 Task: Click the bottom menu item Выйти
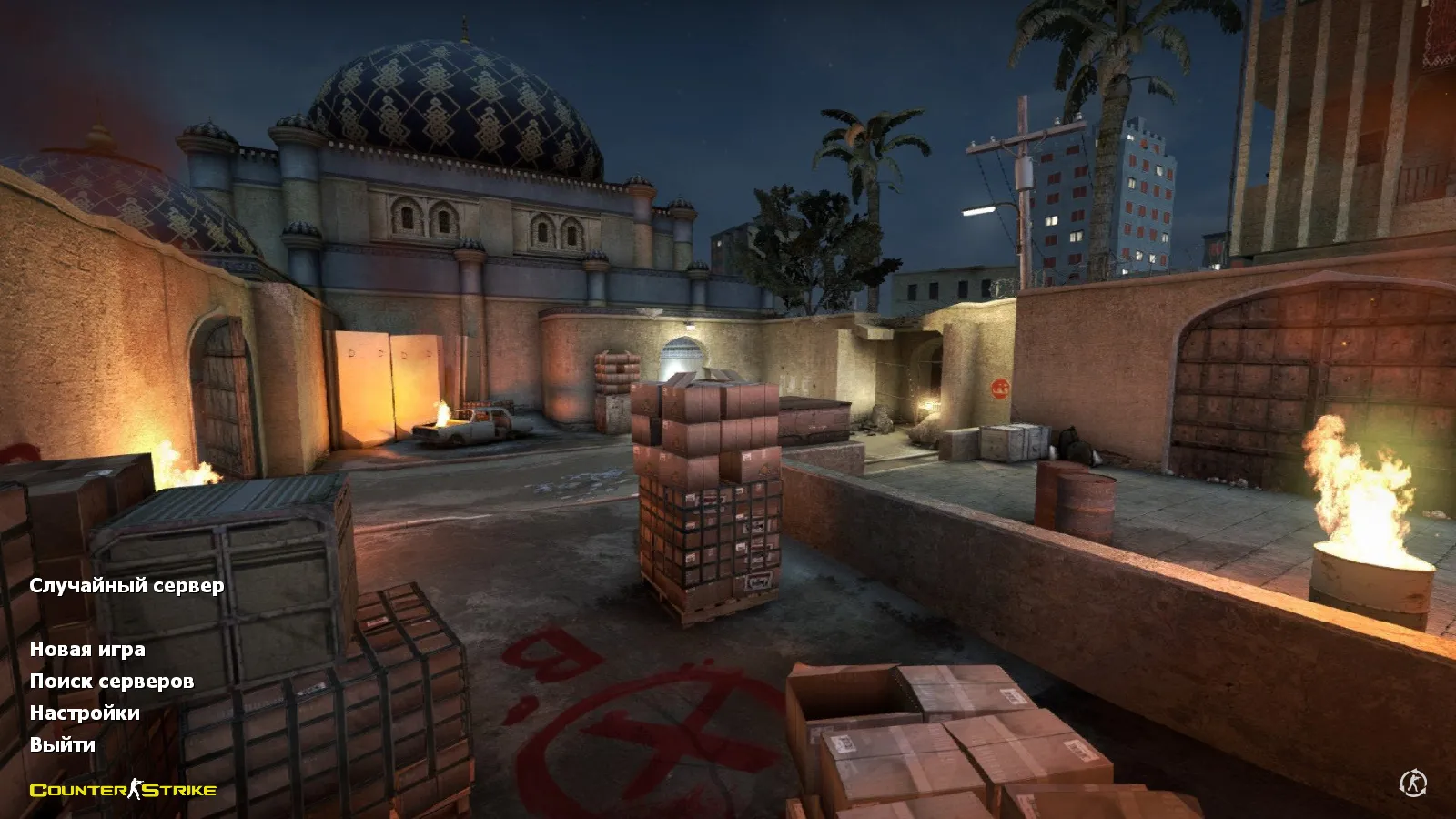tap(62, 747)
